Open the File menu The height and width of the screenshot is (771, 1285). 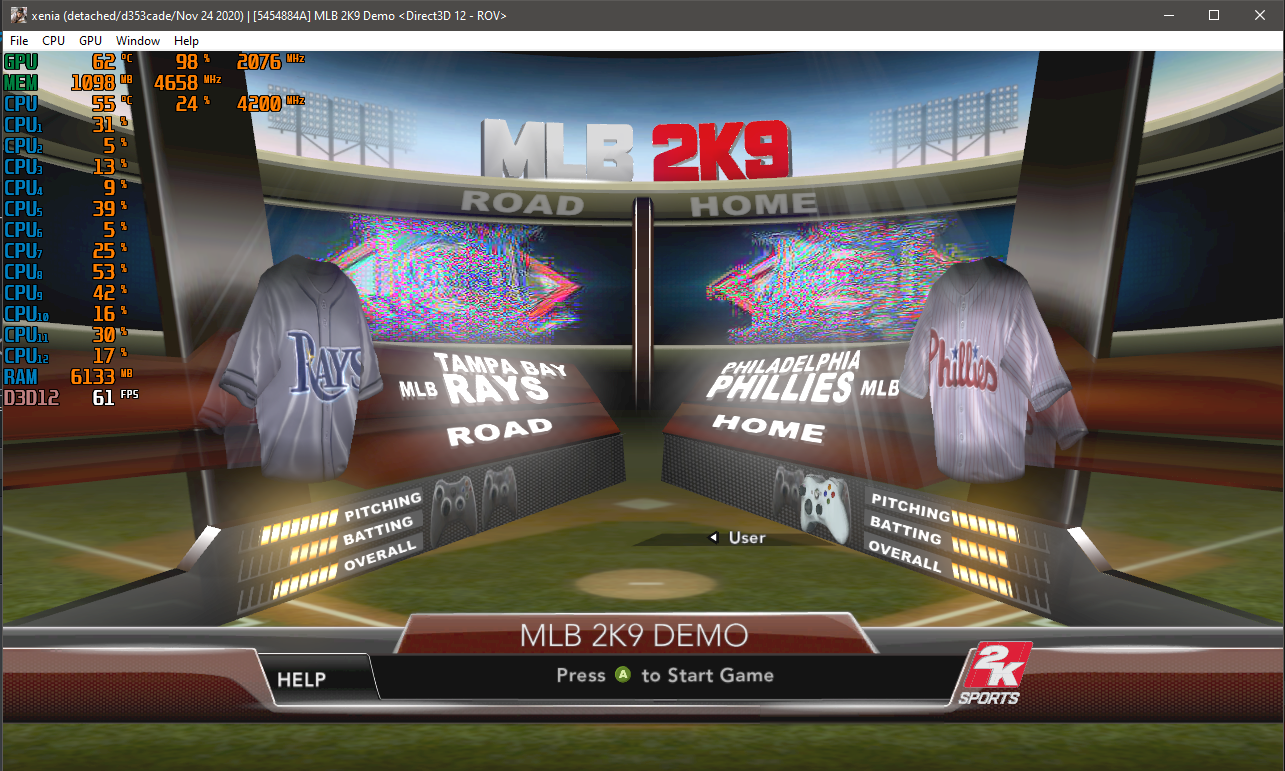18,40
